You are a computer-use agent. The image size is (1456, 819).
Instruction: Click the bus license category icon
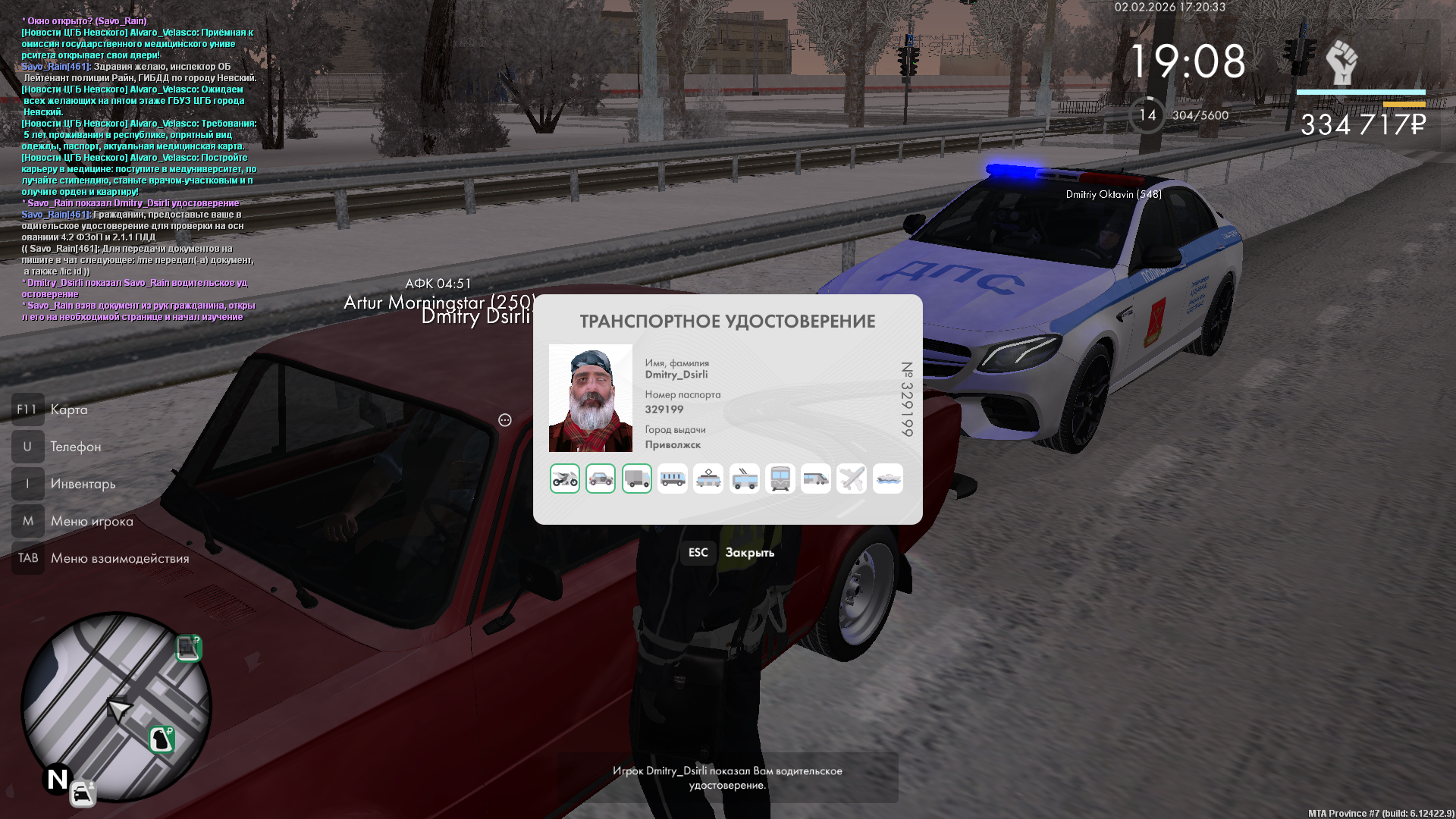[673, 479]
